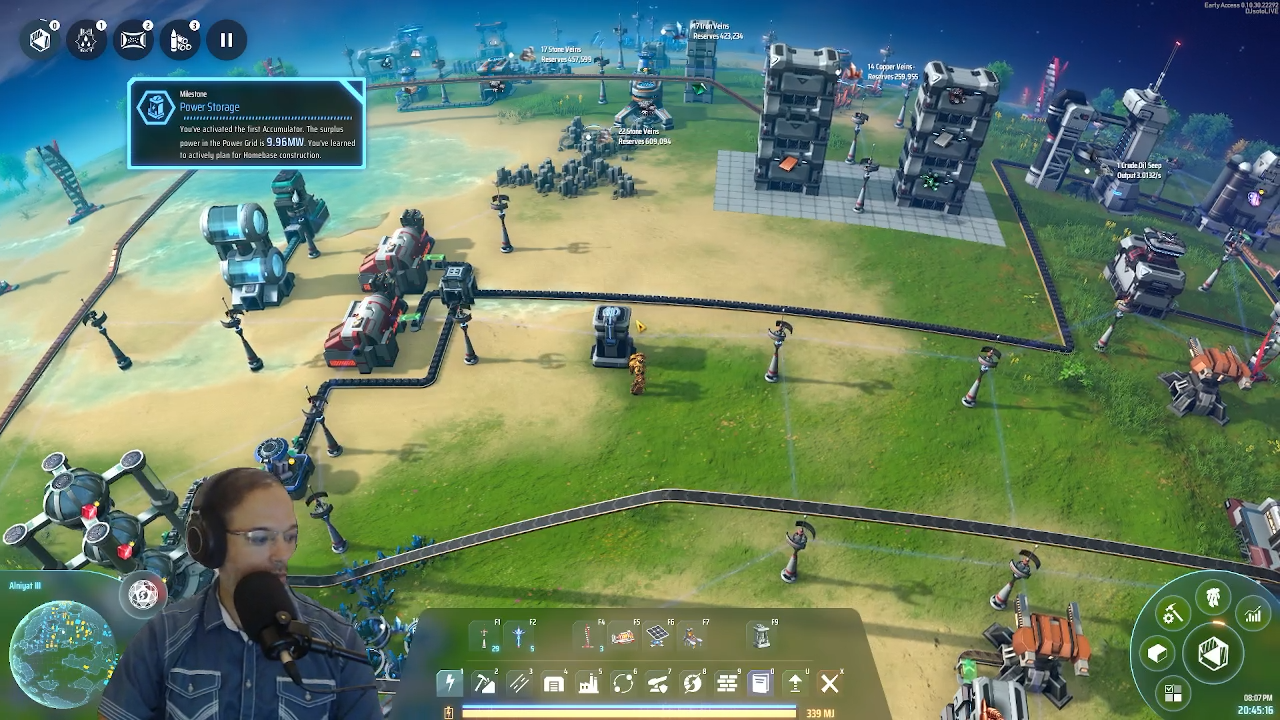Open the storage warehouse build category
Screen dimensions: 1280x720
tap(554, 683)
